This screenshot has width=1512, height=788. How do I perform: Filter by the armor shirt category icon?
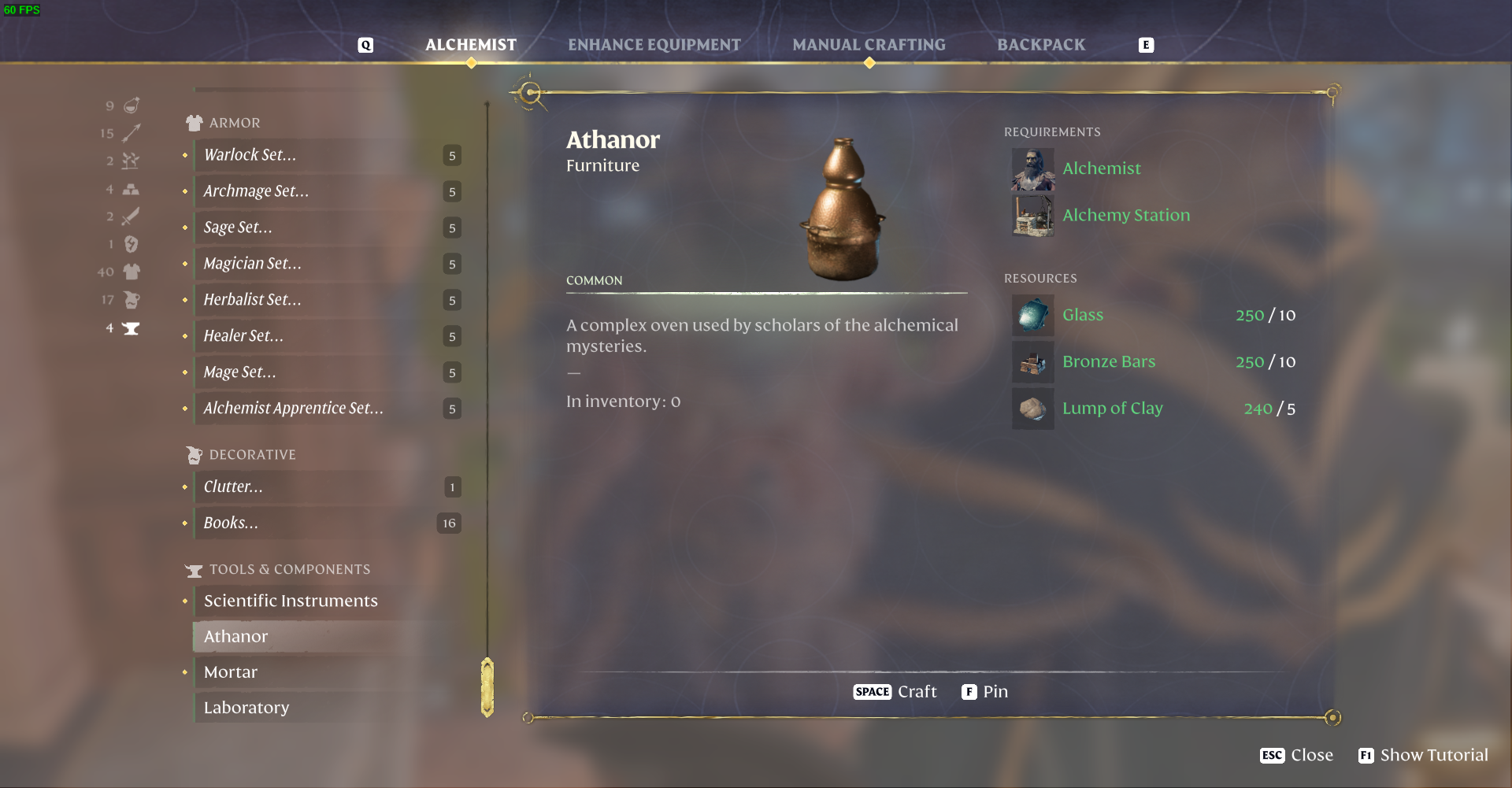click(x=132, y=272)
